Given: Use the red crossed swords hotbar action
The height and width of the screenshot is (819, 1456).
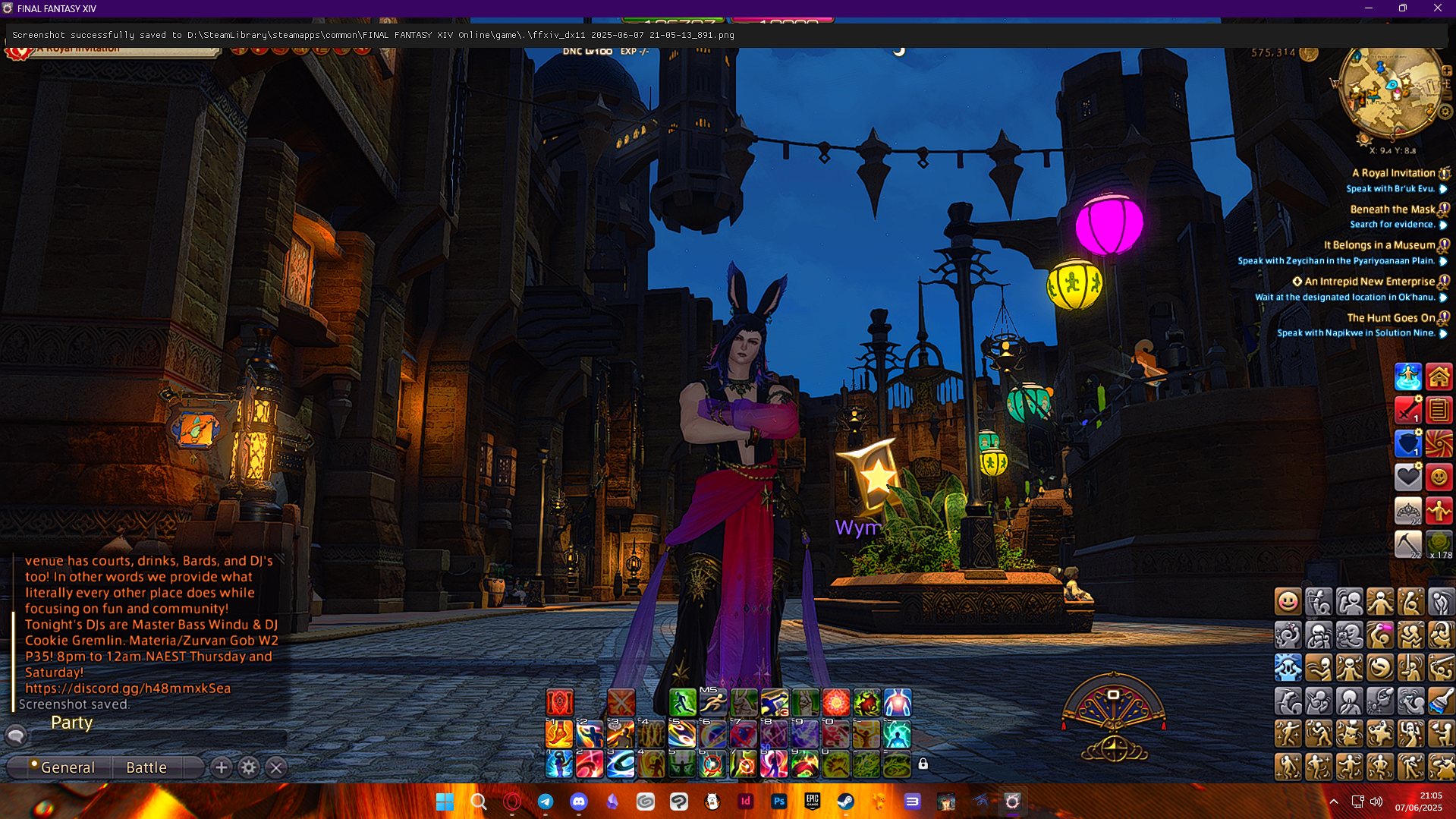Looking at the screenshot, I should (621, 703).
